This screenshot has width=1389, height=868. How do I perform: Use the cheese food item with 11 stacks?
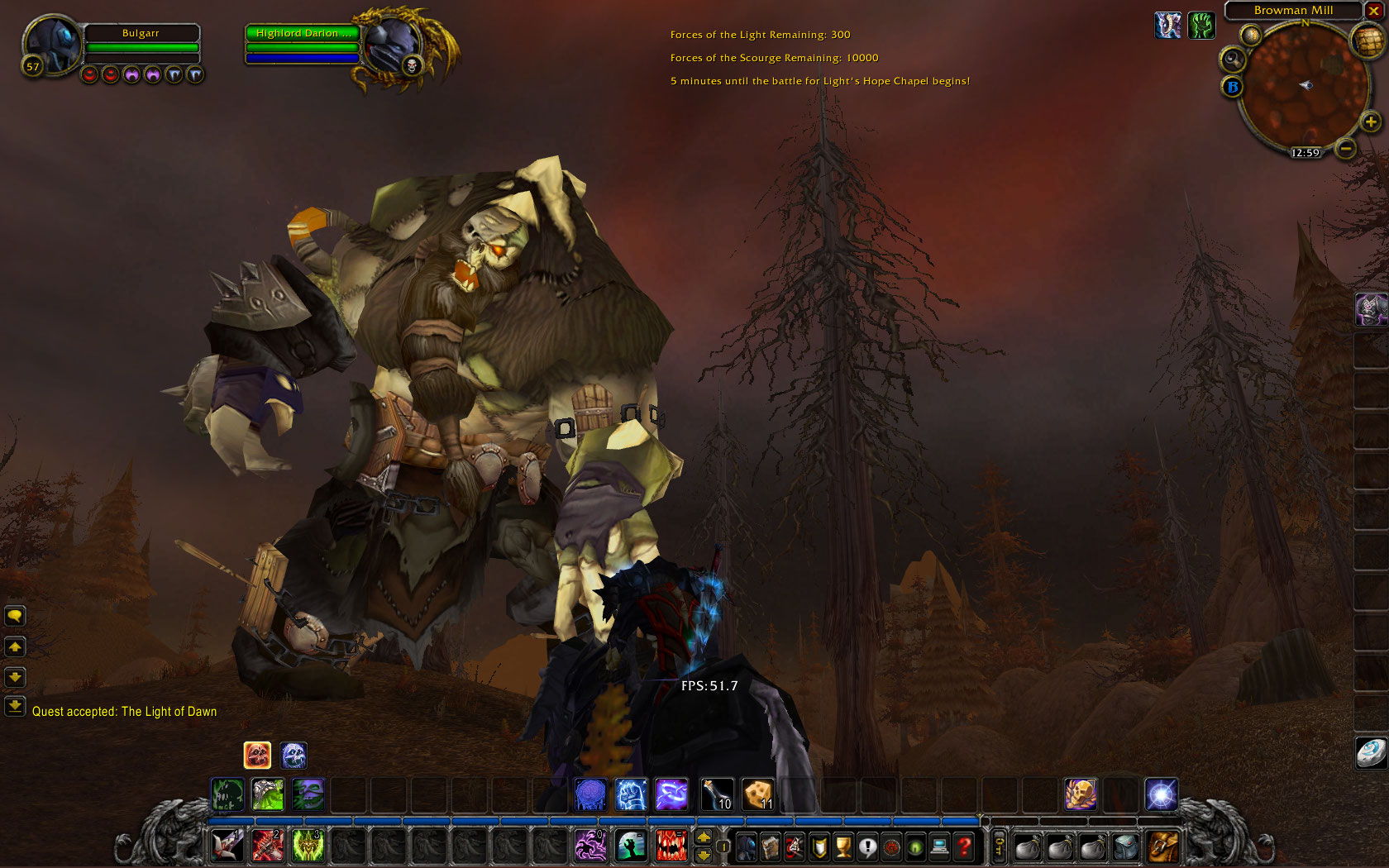click(757, 795)
